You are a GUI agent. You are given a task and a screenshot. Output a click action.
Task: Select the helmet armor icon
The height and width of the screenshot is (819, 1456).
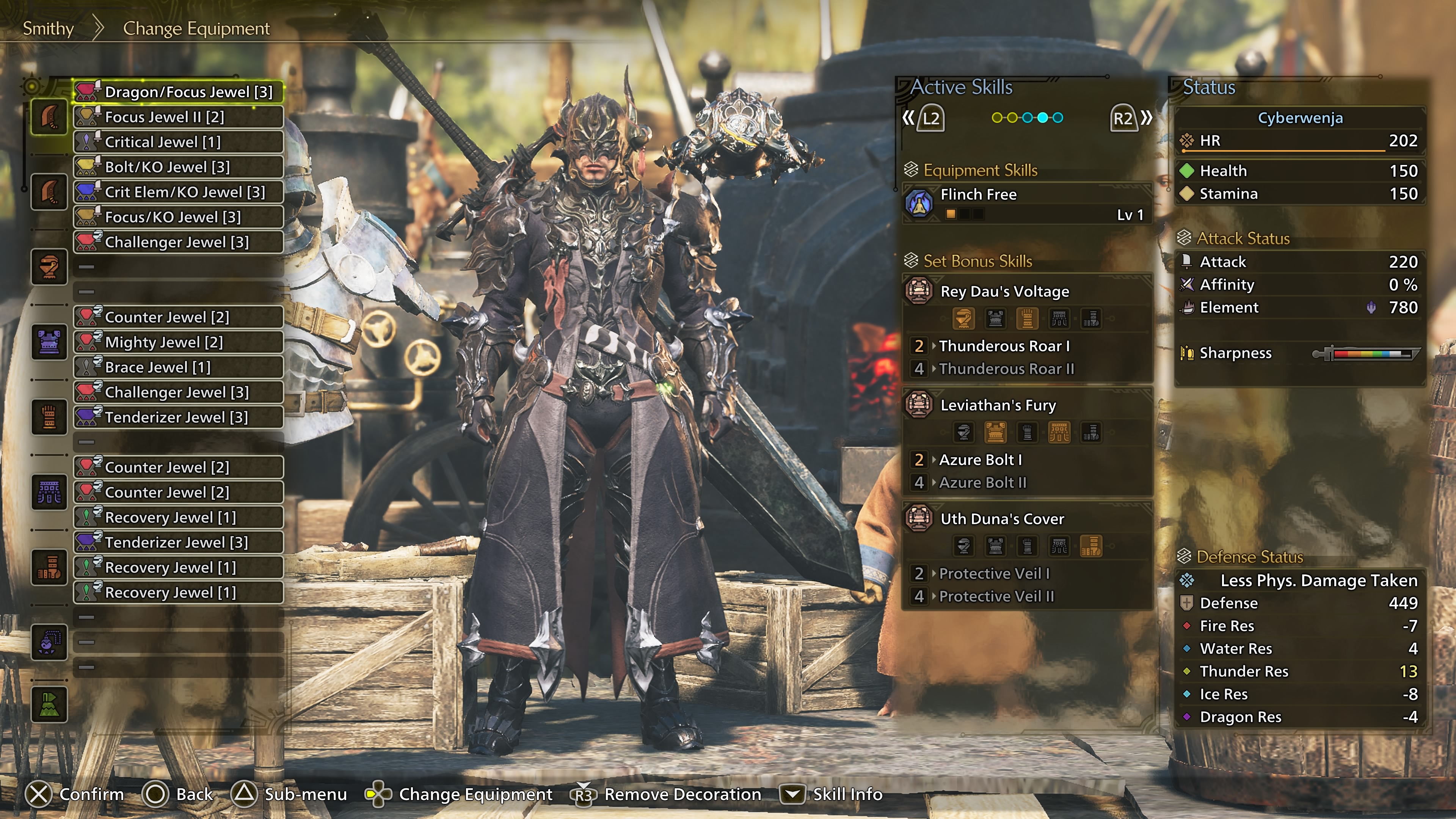[x=49, y=266]
